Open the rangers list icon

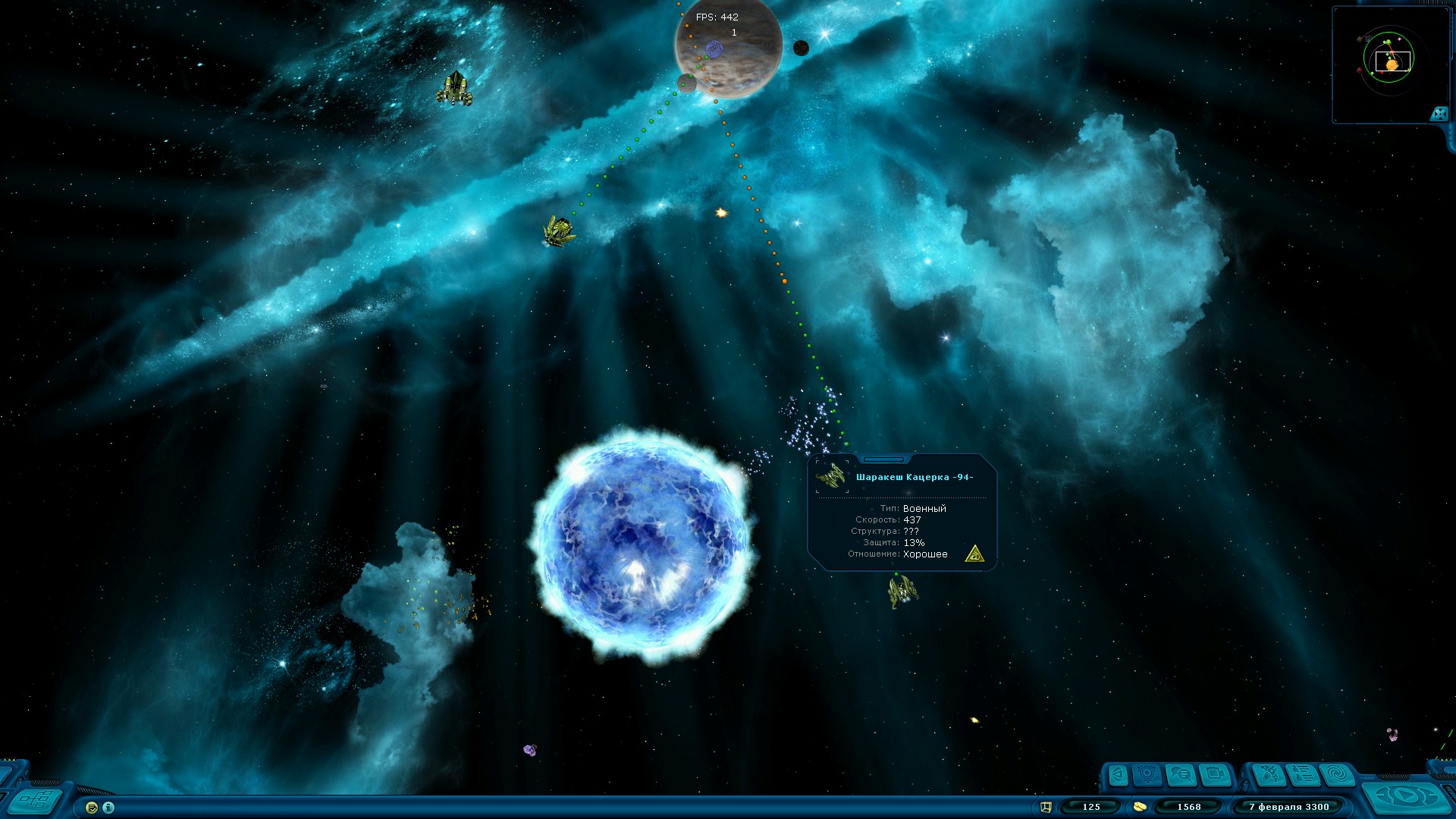tap(1303, 773)
